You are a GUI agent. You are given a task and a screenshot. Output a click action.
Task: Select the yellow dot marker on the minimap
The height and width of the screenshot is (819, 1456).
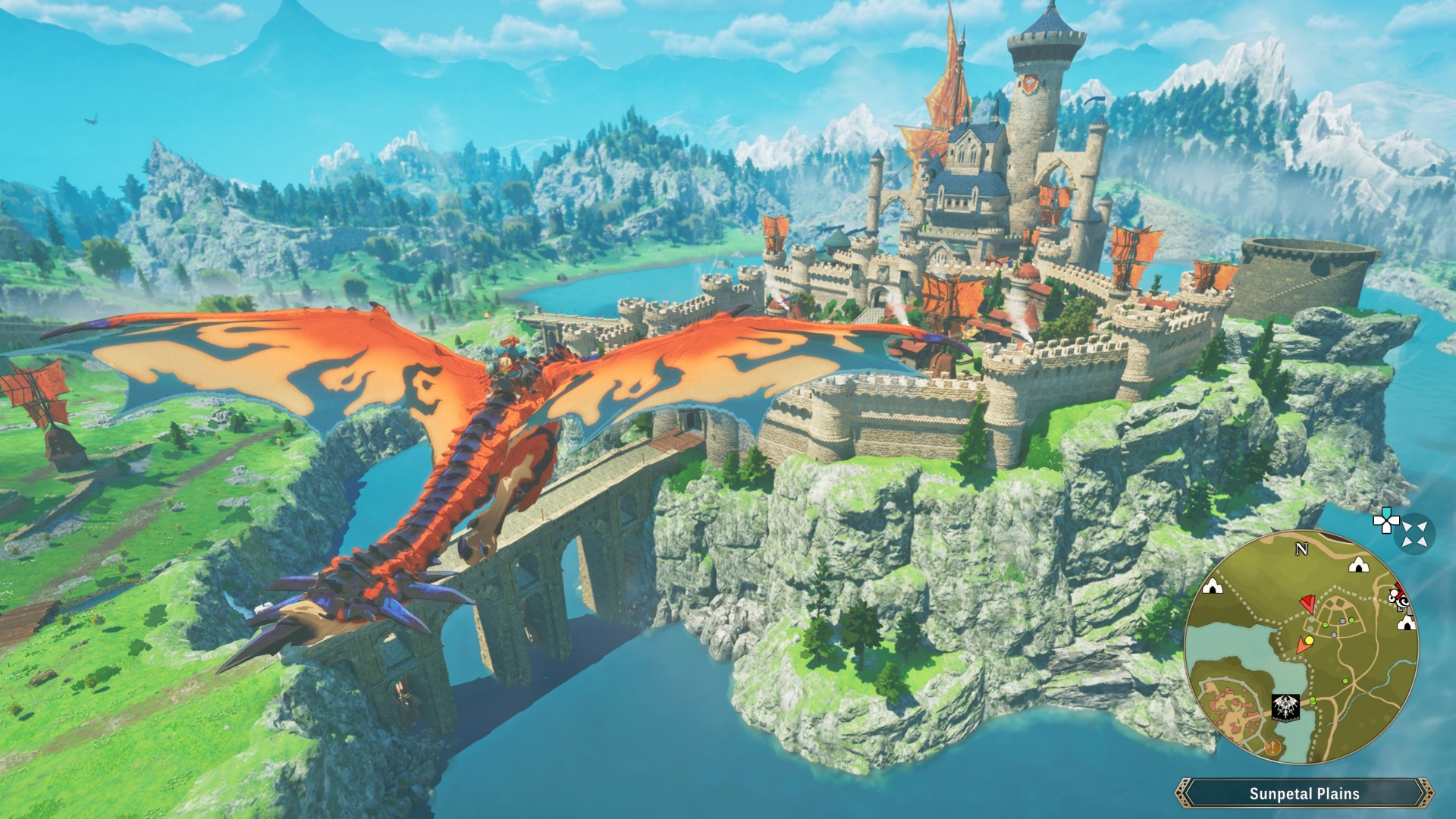tap(1308, 641)
